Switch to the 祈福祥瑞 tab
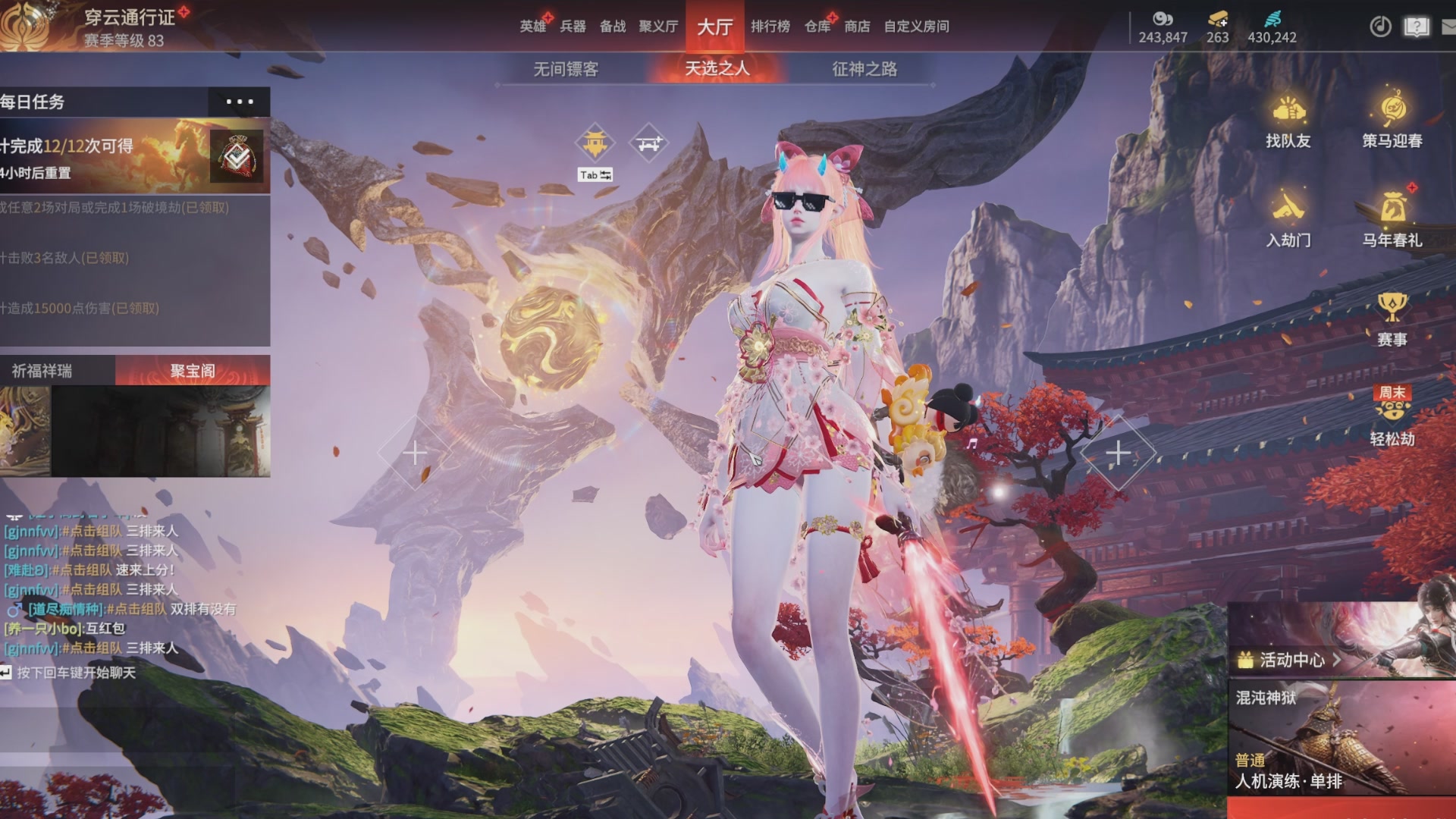Image resolution: width=1456 pixels, height=819 pixels. [x=42, y=371]
